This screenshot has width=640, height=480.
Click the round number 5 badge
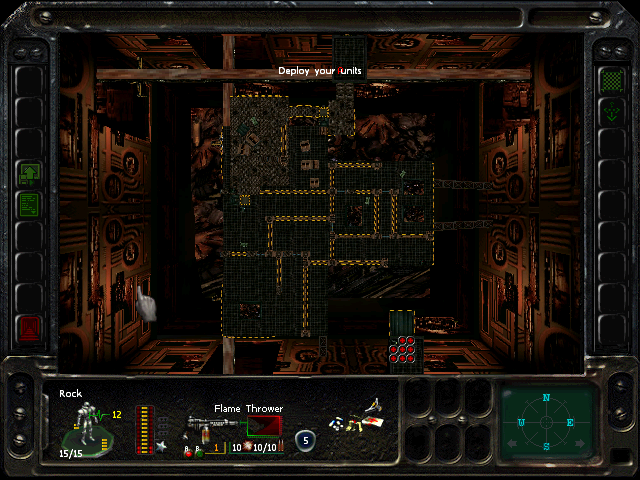pos(305,439)
